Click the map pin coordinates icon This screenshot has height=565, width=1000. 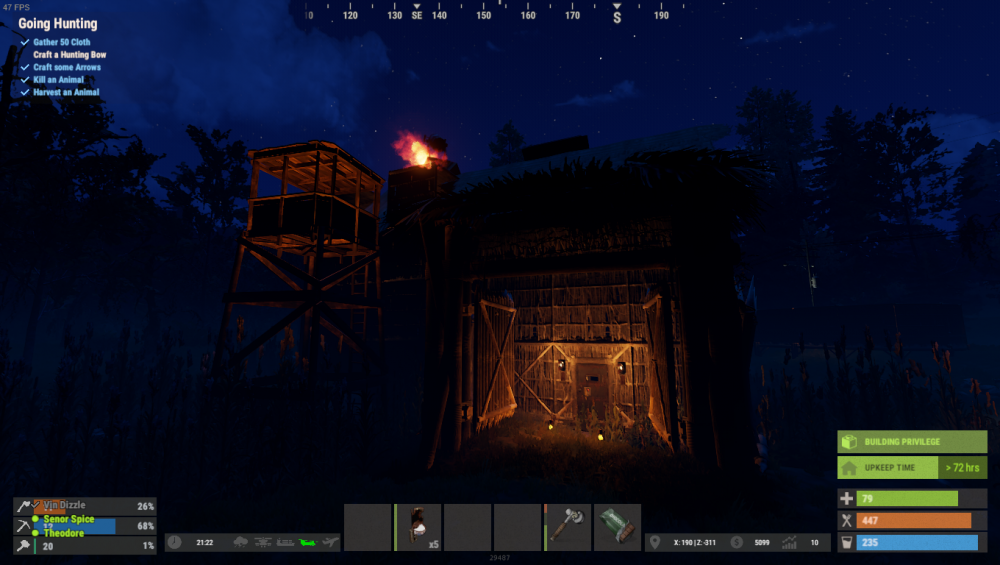tap(655, 542)
